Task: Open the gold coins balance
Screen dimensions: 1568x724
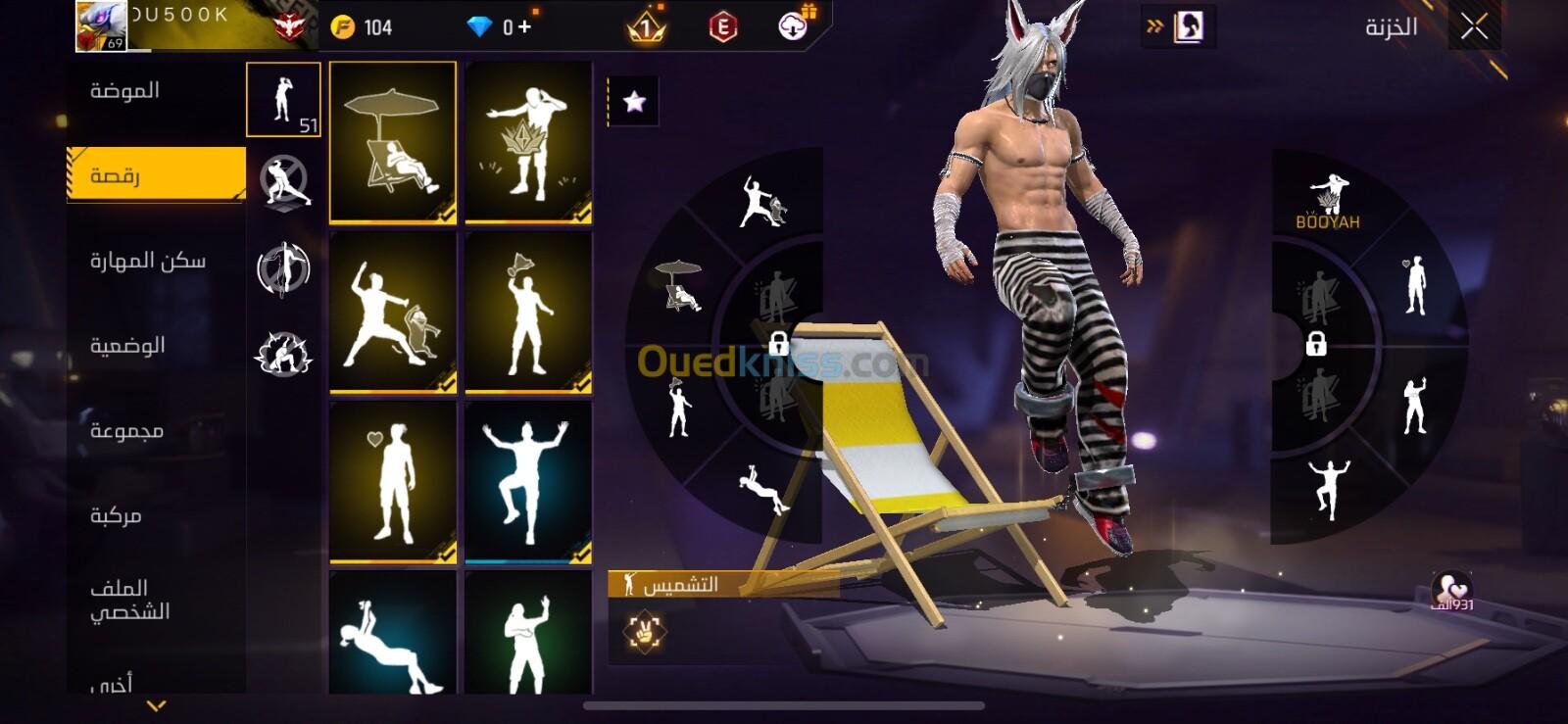Action: (x=362, y=27)
